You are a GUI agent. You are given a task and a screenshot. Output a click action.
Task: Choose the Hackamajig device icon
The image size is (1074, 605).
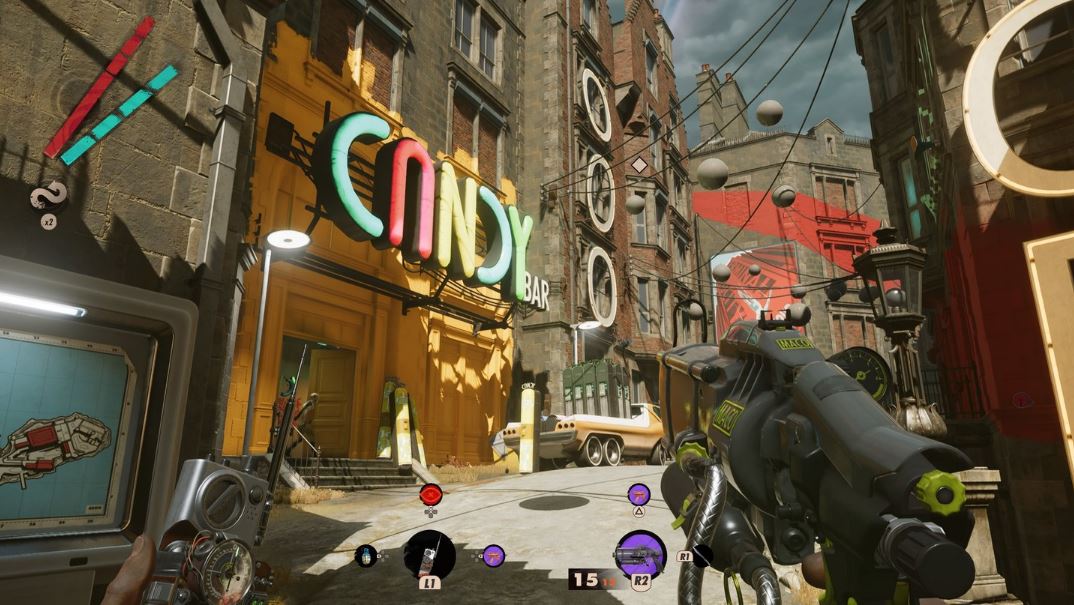pyautogui.click(x=429, y=555)
